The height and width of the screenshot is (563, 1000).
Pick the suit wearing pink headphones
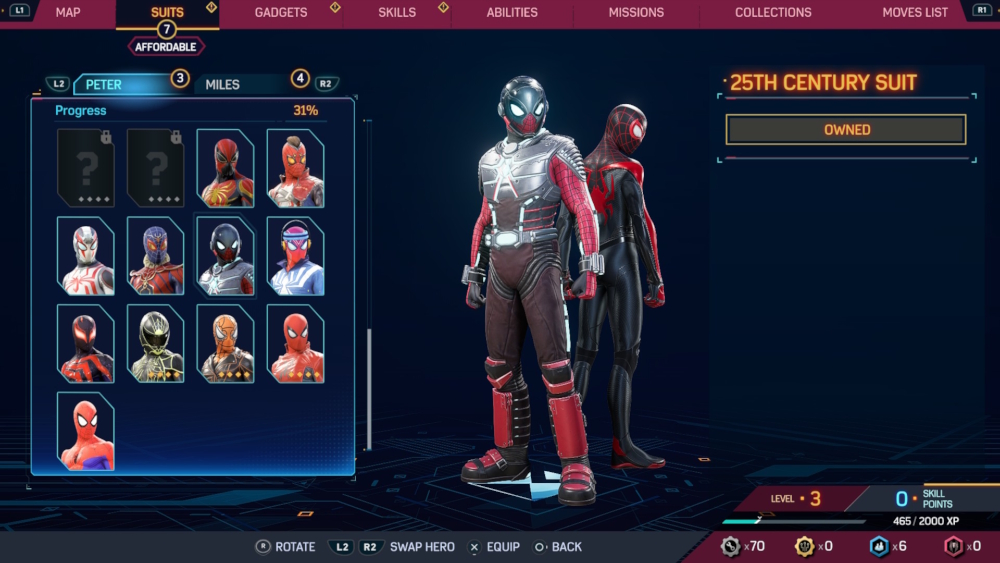pyautogui.click(x=295, y=256)
